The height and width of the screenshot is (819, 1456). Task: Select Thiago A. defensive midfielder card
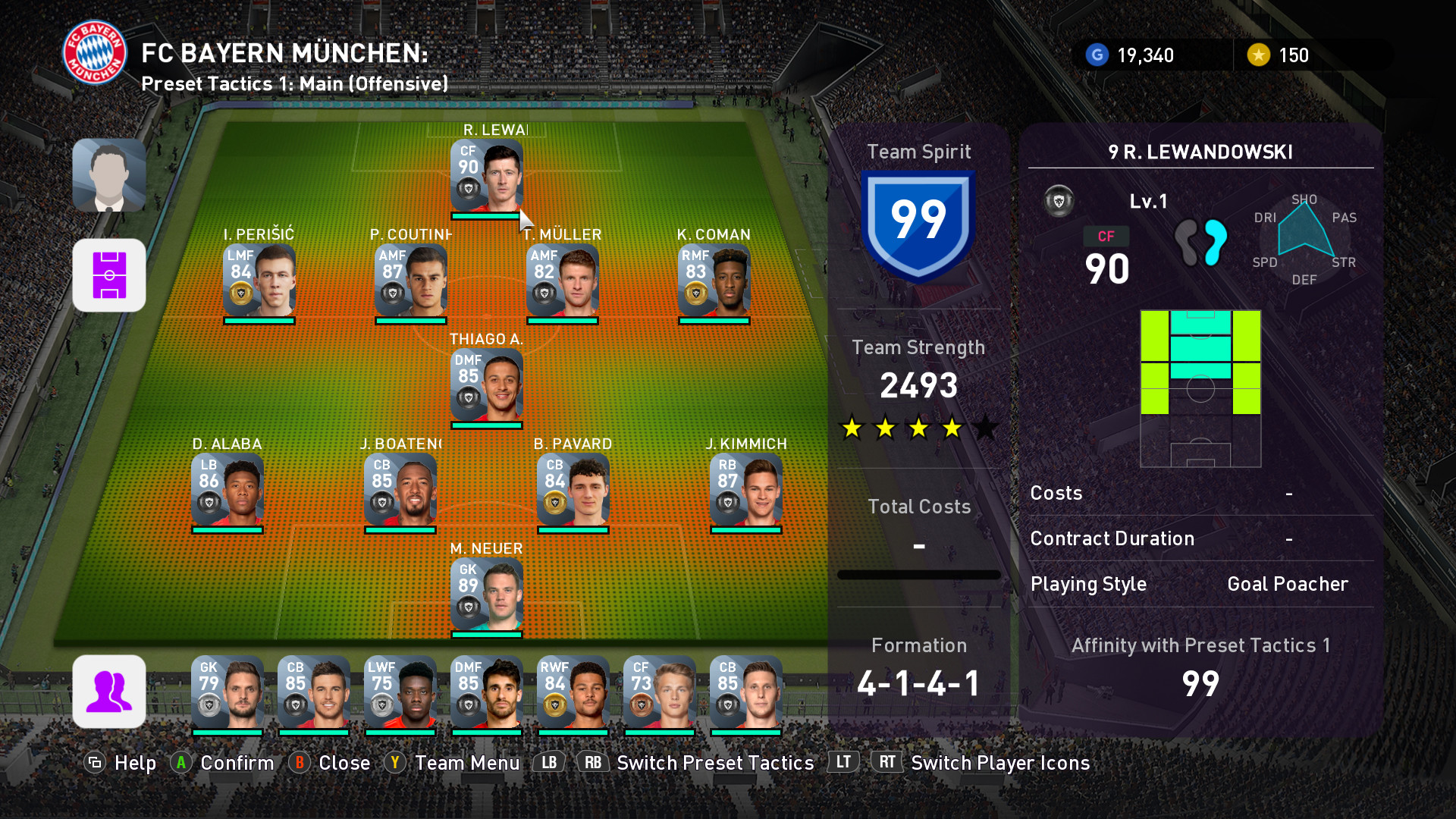pyautogui.click(x=486, y=385)
